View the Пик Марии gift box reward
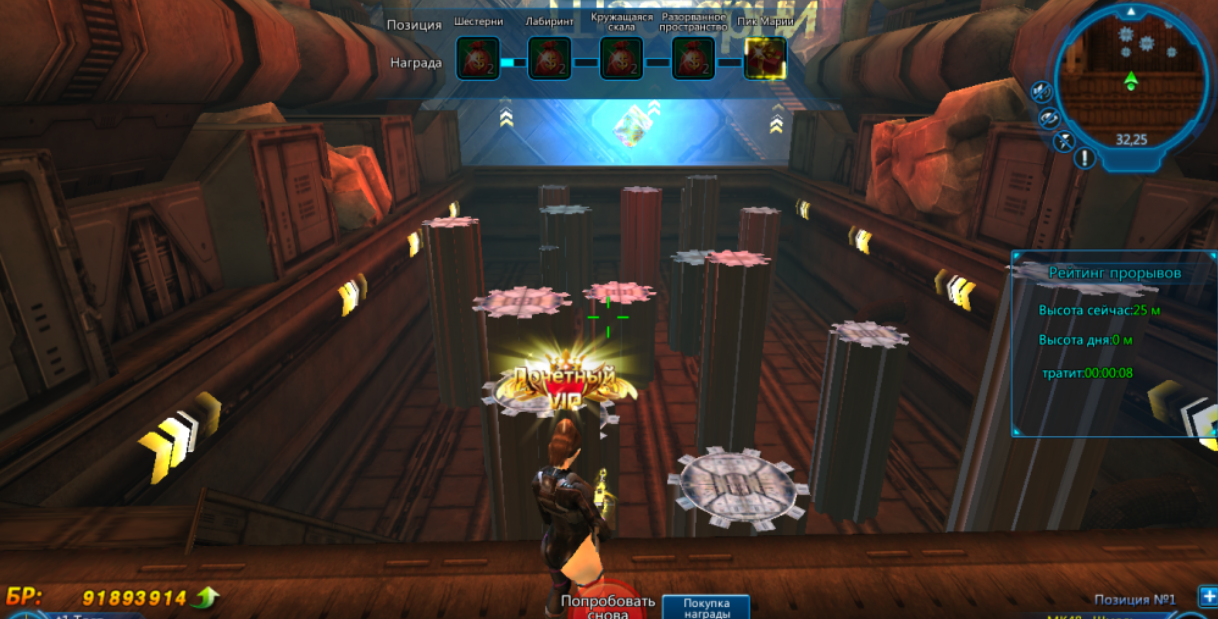The height and width of the screenshot is (619, 1218). coord(765,58)
